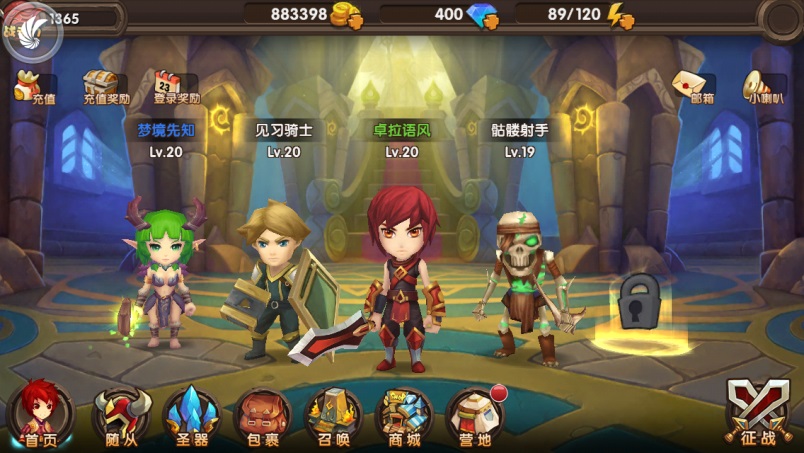Open the 召唤 summon menu
This screenshot has height=453, width=804.
coord(333,416)
